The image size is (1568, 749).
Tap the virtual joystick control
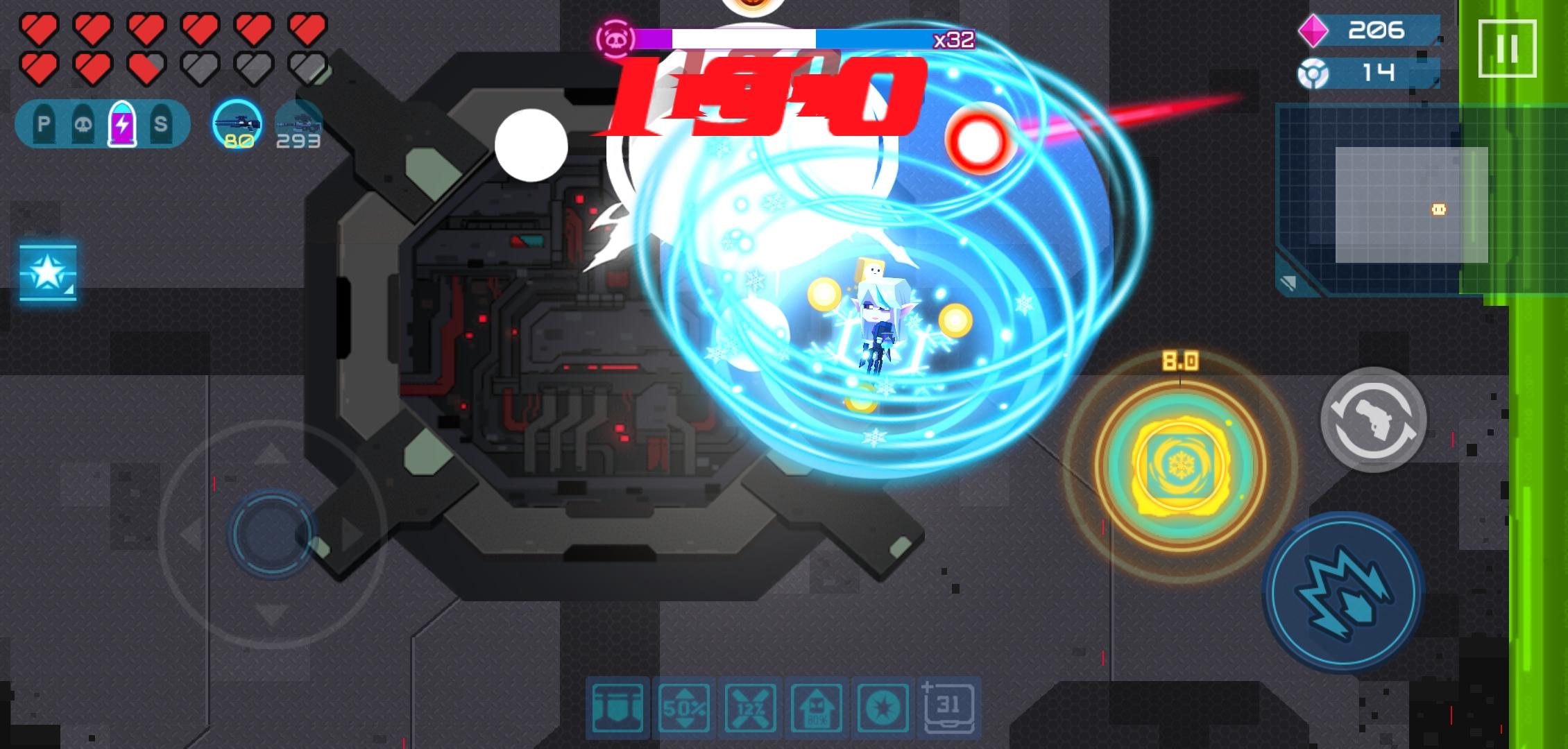tap(271, 534)
